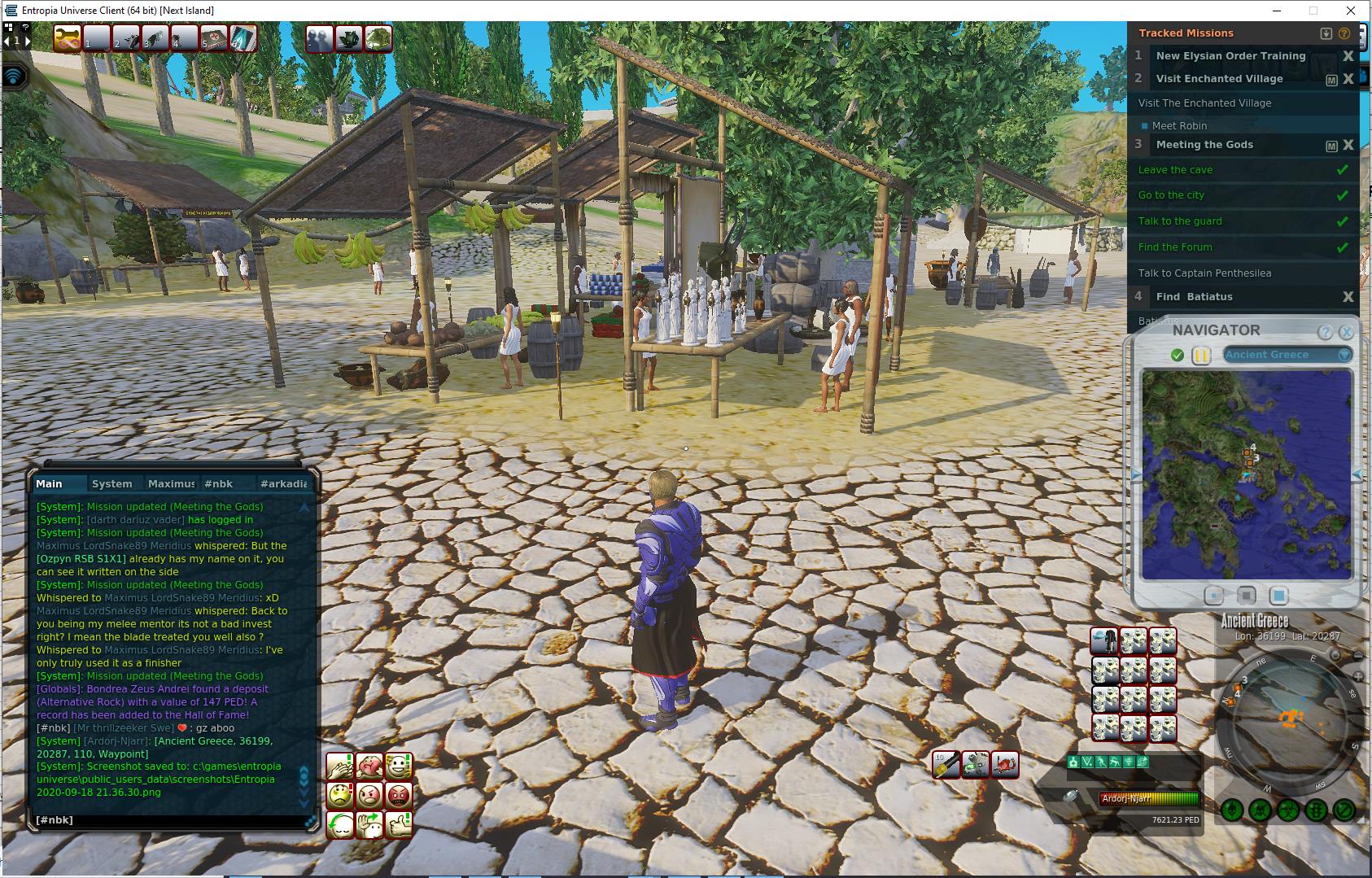Use the angry red face emote

click(399, 795)
